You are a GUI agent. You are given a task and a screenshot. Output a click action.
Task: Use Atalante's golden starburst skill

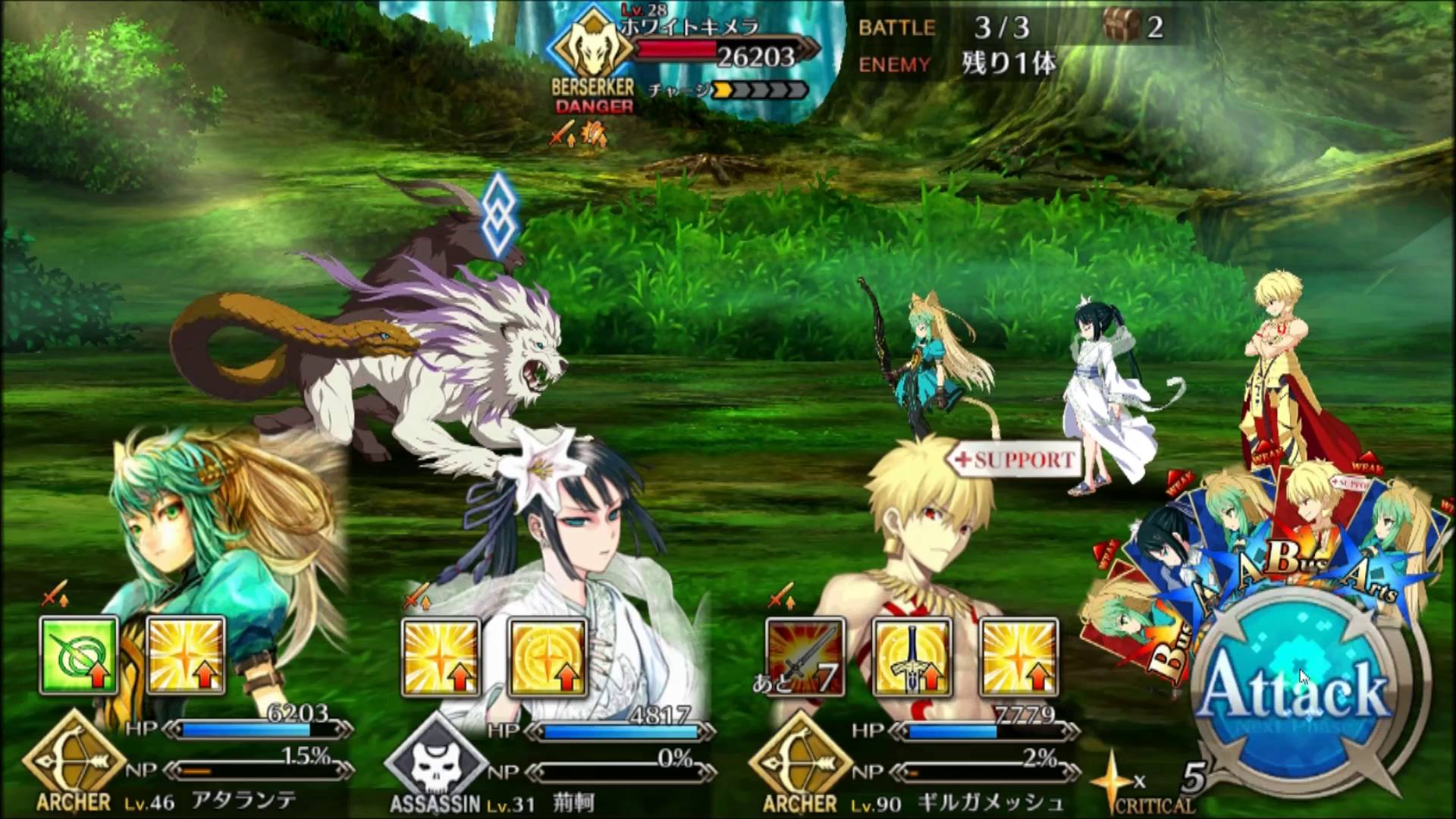pos(186,656)
